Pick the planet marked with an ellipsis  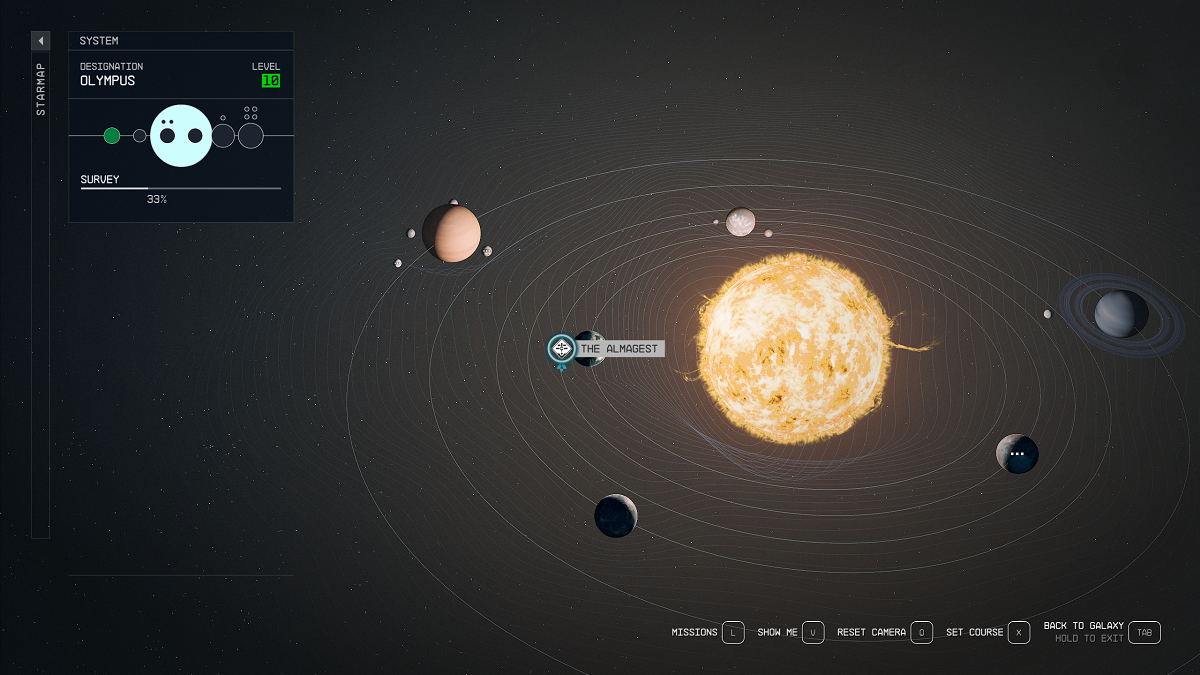[1017, 454]
